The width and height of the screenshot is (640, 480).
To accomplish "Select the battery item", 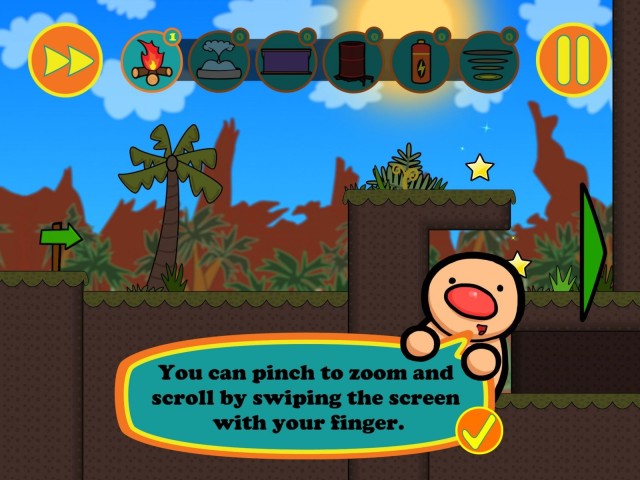I will 421,62.
